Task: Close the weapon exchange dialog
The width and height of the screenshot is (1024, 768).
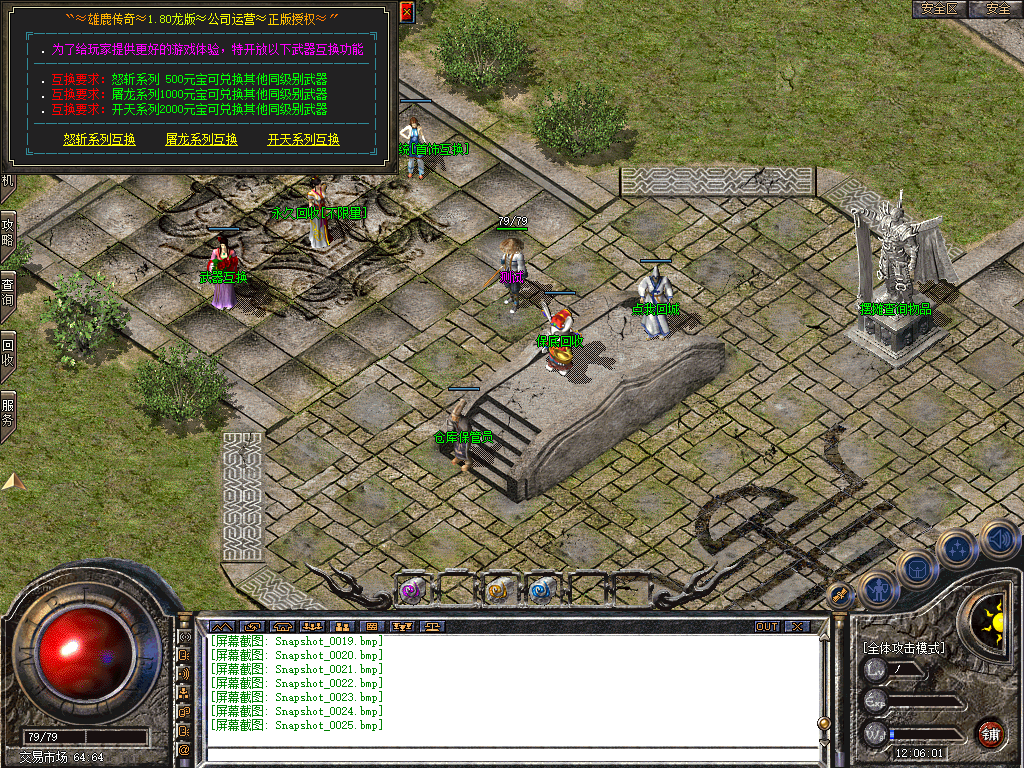Action: [x=406, y=12]
